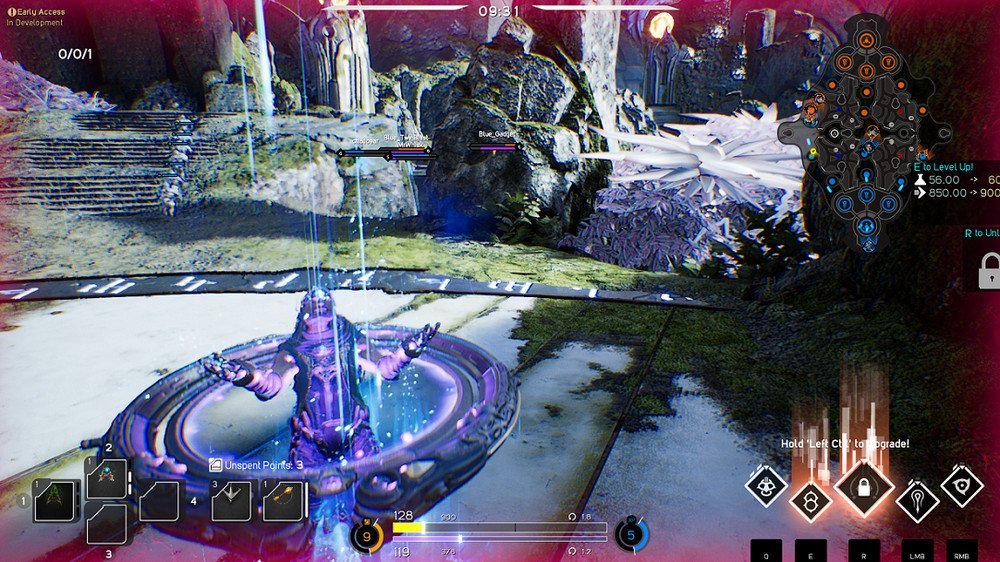This screenshot has height=562, width=1000.
Task: Click the blue allied core marker on minimap
Action: click(x=866, y=228)
